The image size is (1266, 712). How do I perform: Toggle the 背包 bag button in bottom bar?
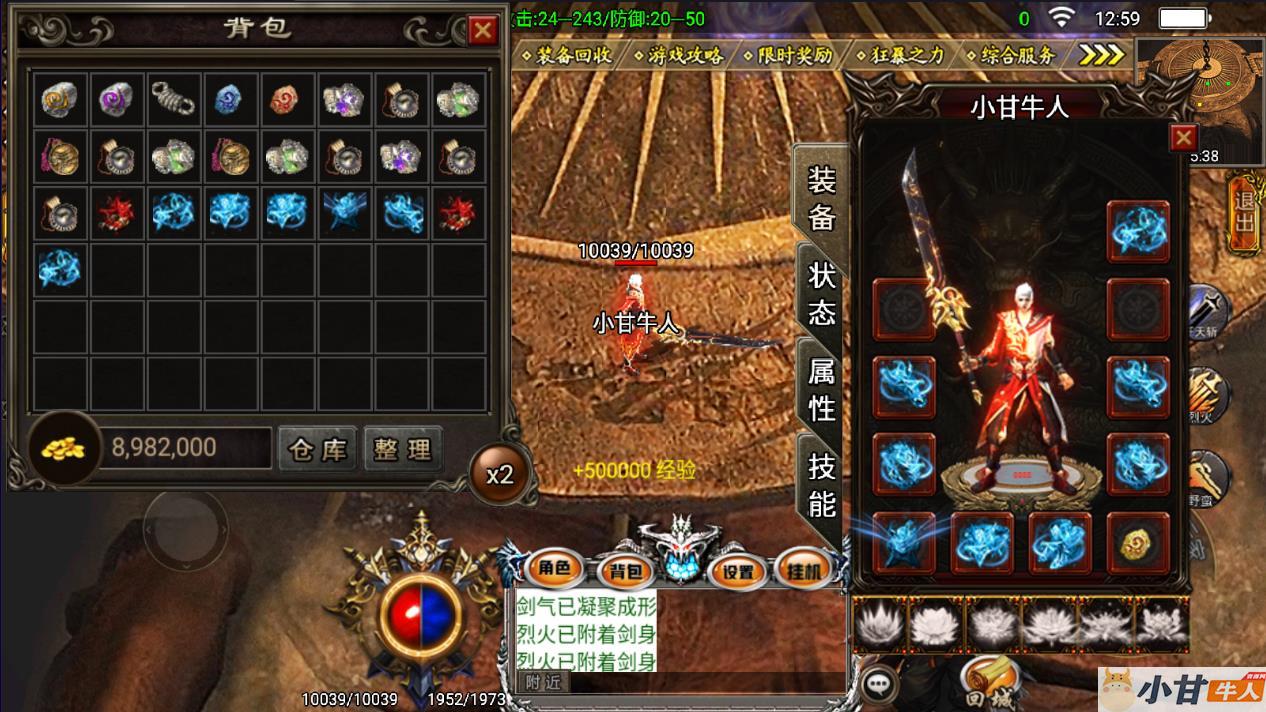[x=629, y=572]
